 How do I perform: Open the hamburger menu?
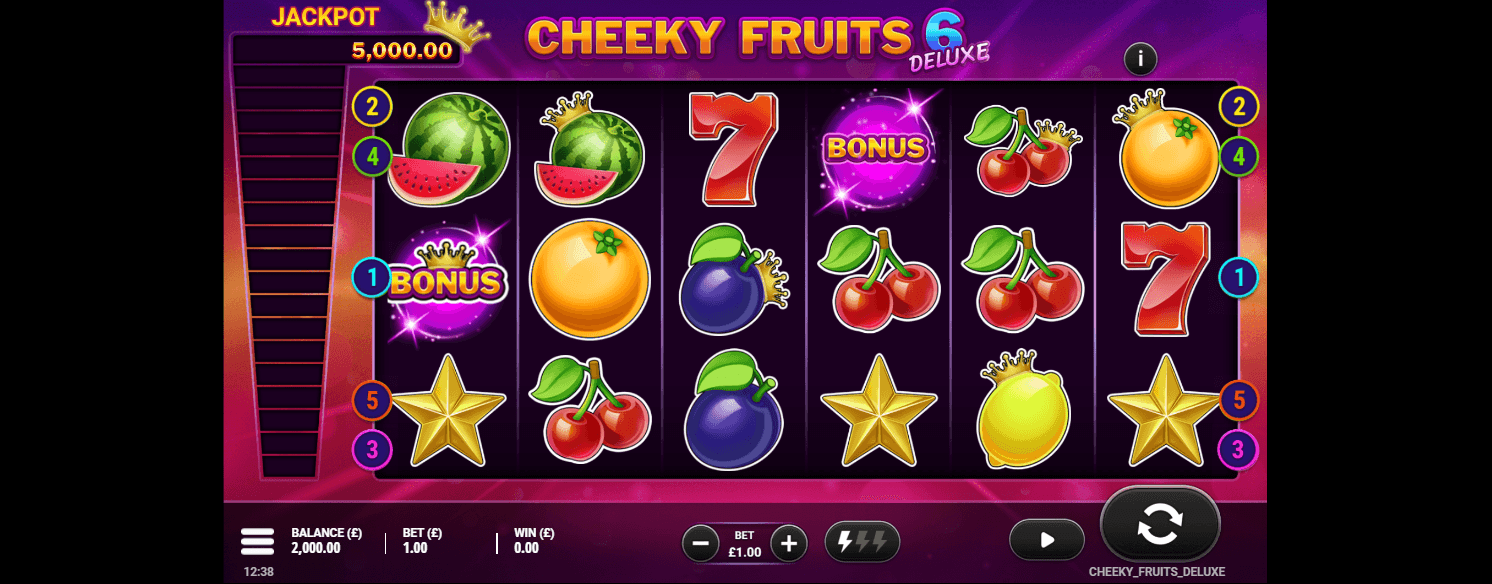(257, 541)
